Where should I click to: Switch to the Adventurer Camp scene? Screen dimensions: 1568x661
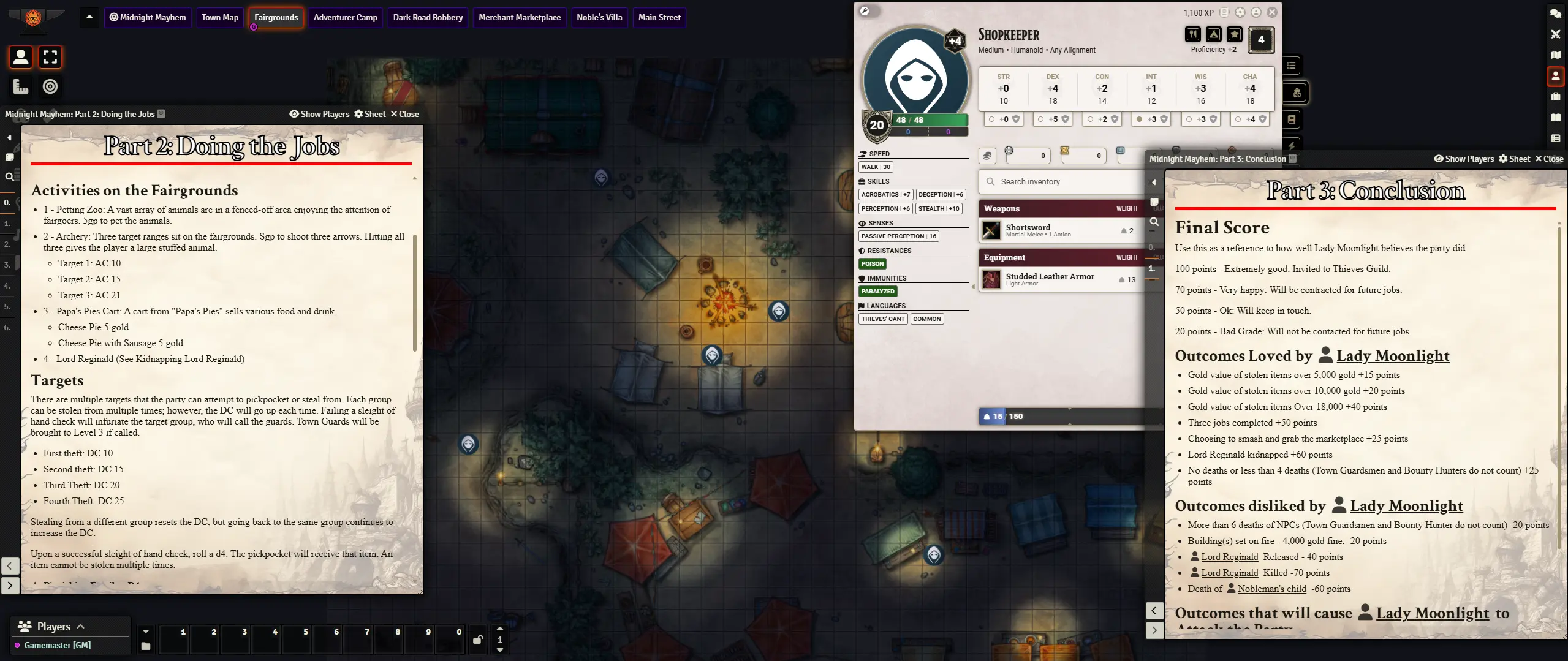[x=345, y=17]
